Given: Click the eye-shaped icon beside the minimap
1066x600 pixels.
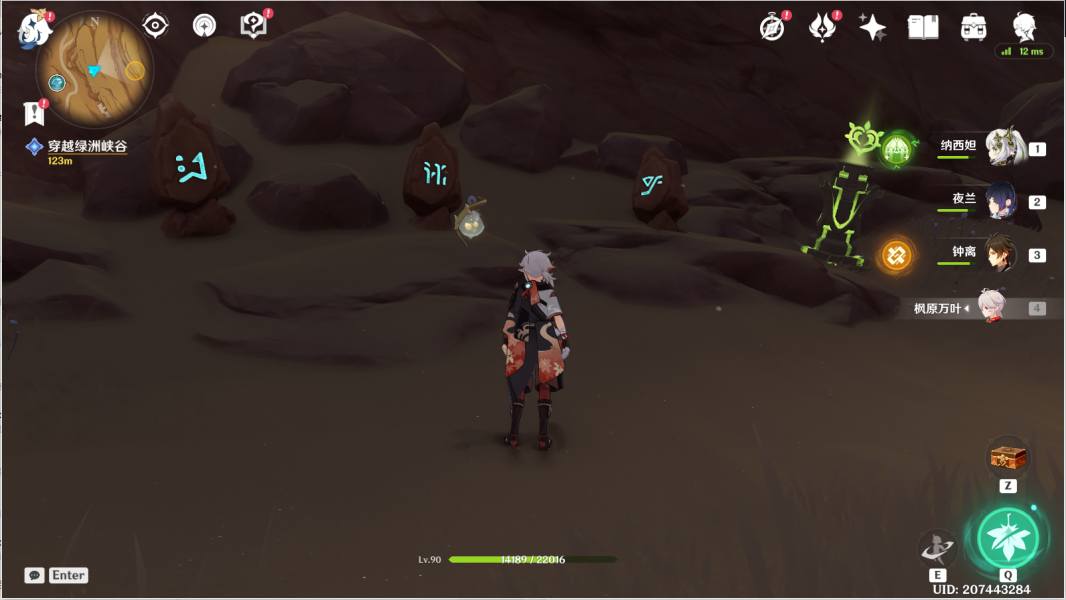Looking at the screenshot, I should pos(155,25).
